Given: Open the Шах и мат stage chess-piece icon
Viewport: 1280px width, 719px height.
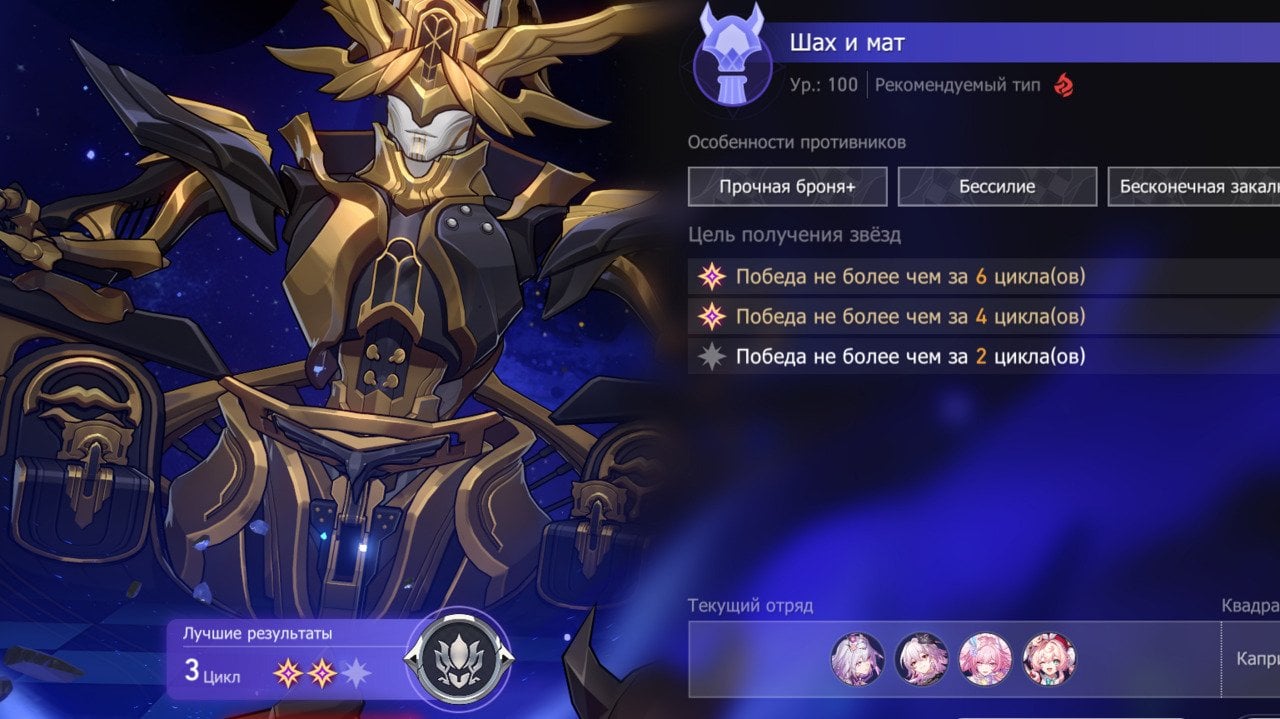Looking at the screenshot, I should [731, 56].
